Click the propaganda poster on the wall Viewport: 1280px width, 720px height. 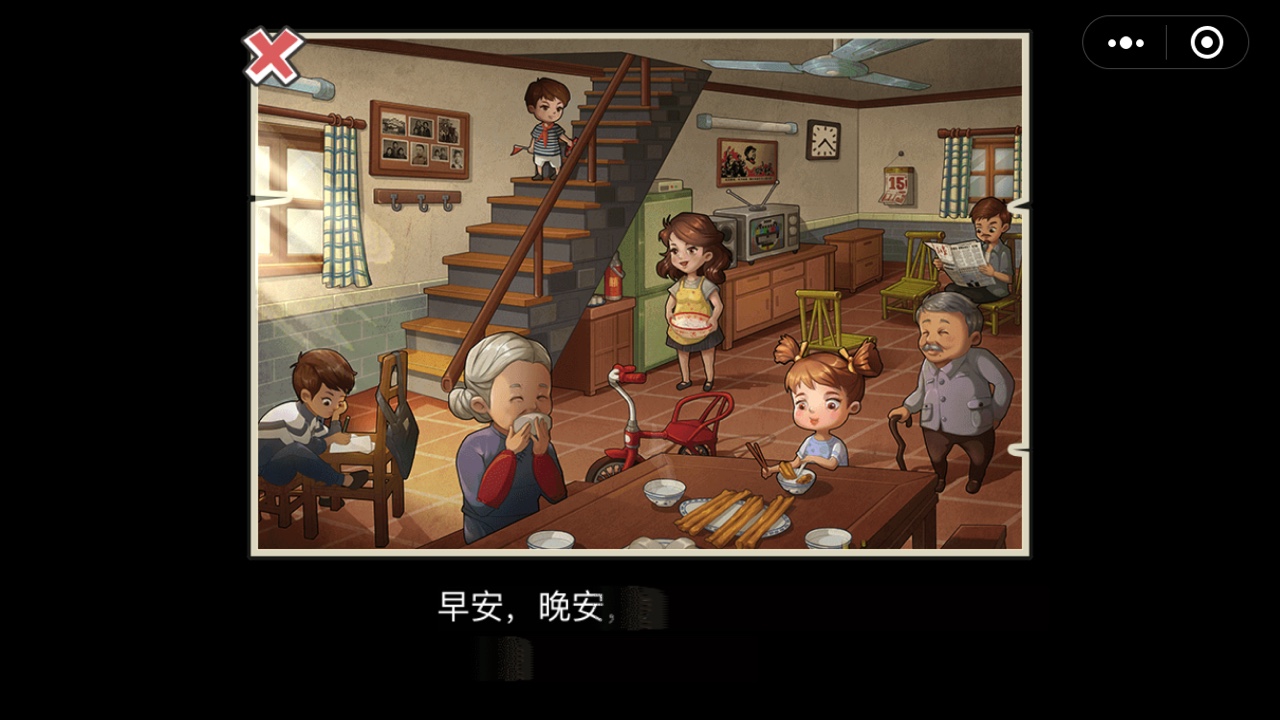tap(746, 158)
